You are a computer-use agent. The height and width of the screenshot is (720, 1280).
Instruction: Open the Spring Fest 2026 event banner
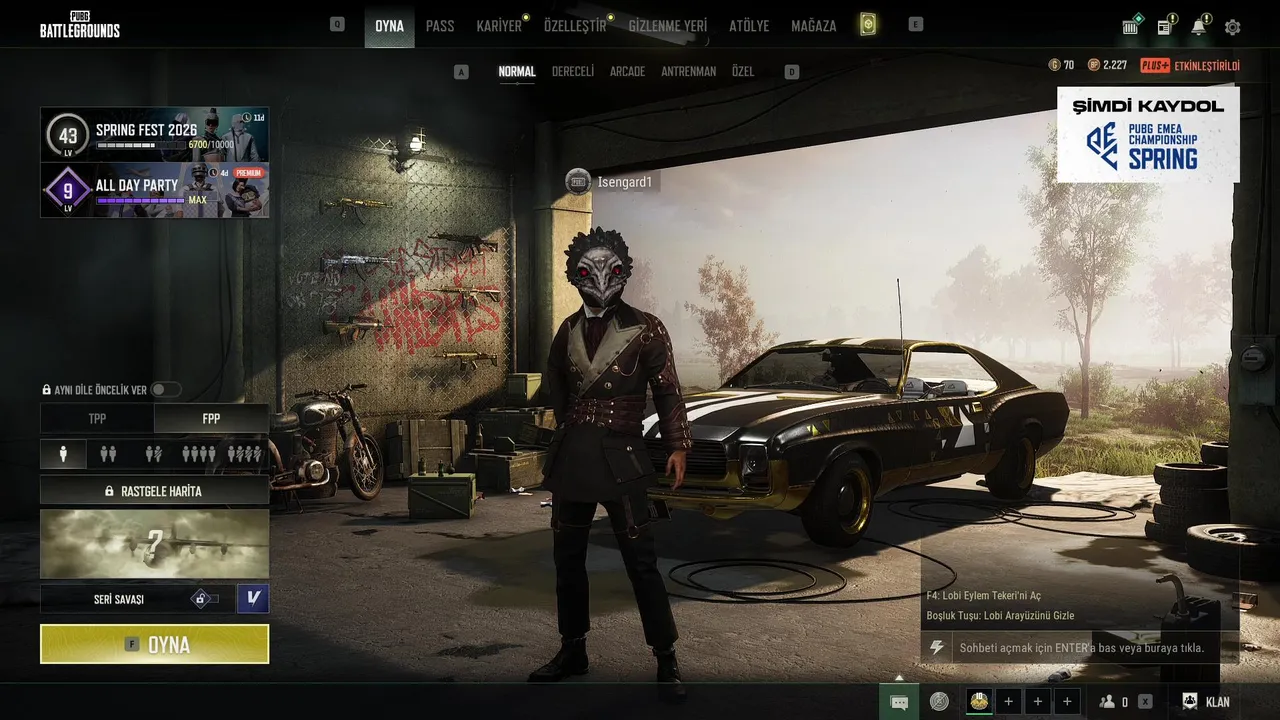(x=155, y=134)
